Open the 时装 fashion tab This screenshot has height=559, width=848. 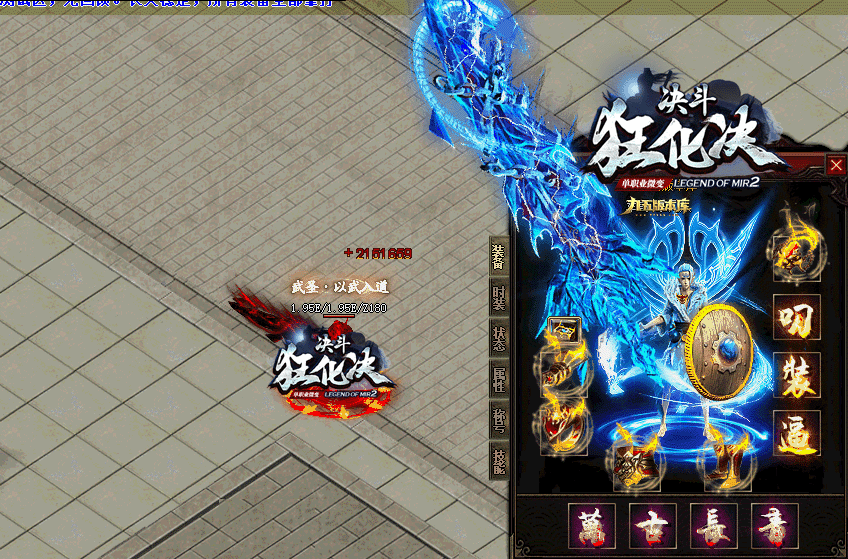click(498, 297)
